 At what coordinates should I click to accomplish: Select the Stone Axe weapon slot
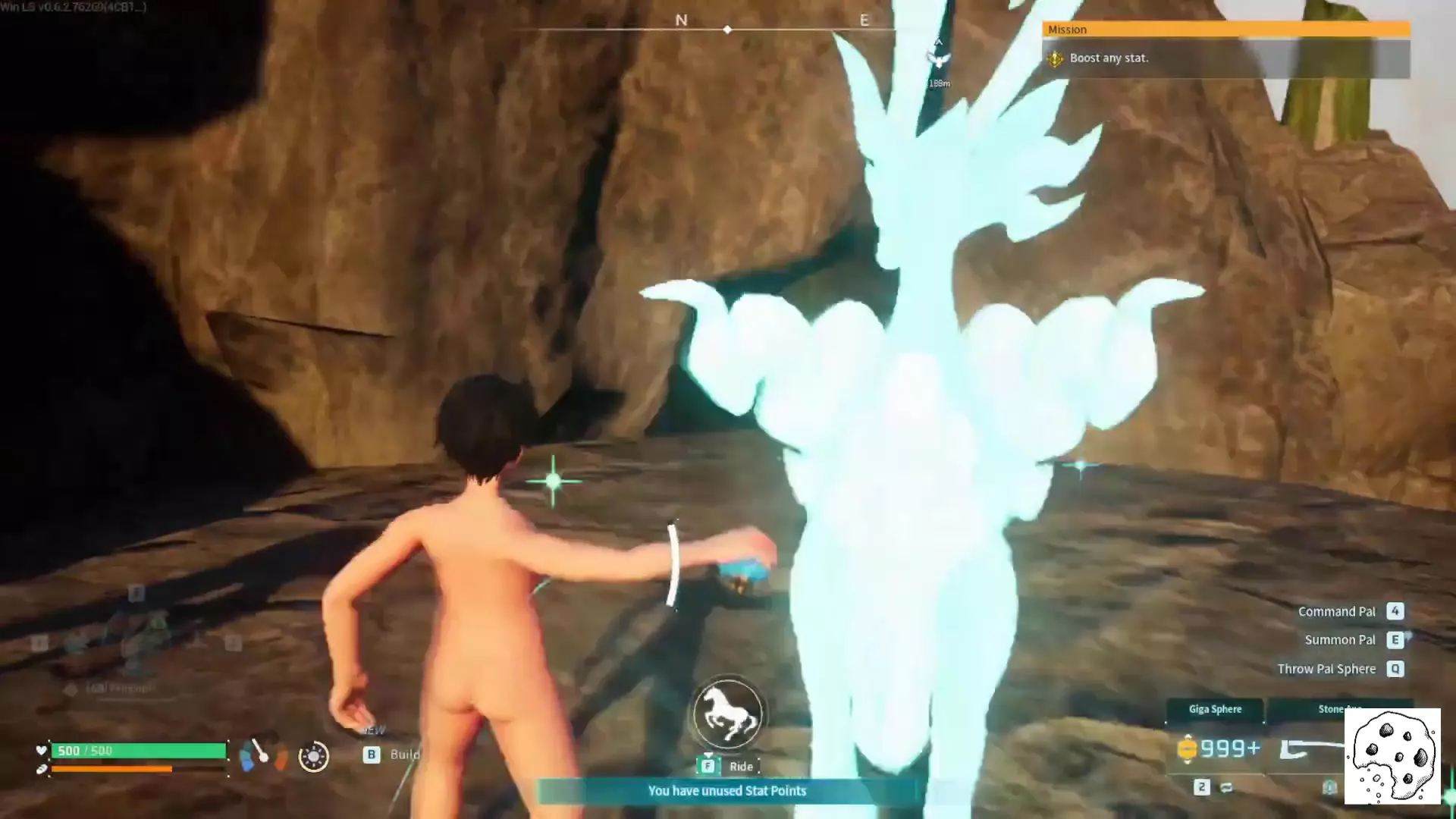tap(1338, 709)
